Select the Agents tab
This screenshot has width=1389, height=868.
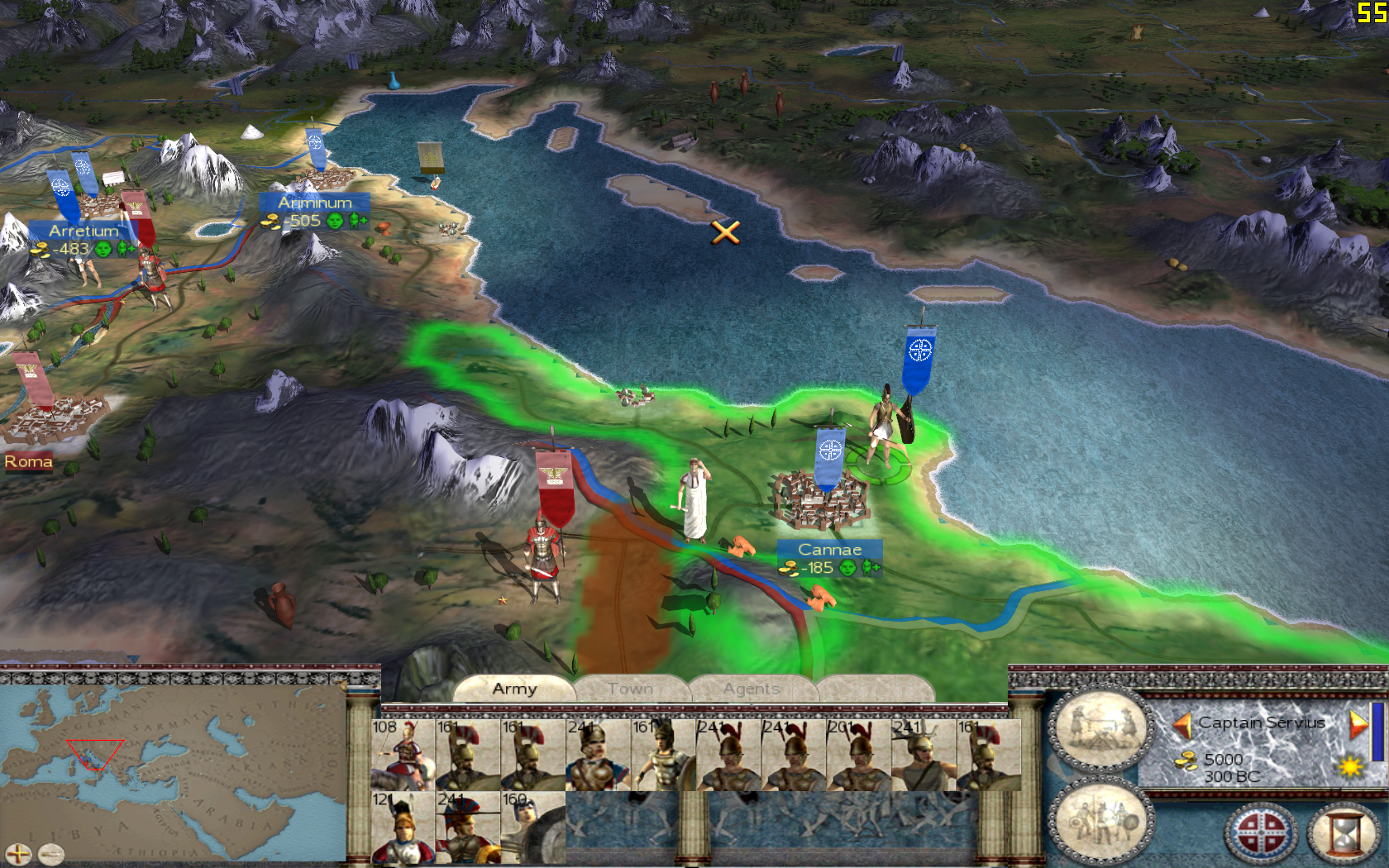(x=752, y=689)
